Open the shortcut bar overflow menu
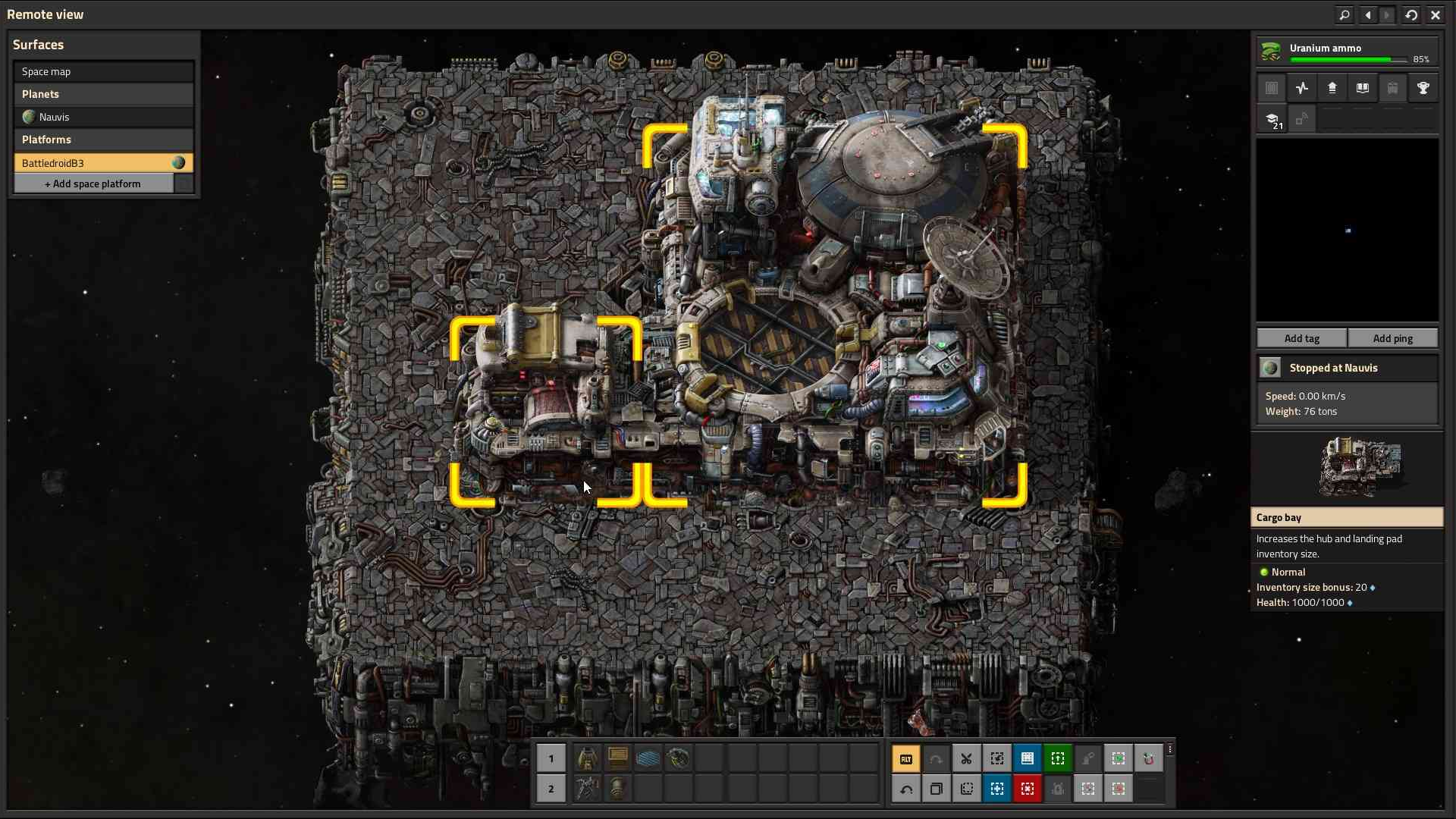This screenshot has height=819, width=1456. 1170,751
